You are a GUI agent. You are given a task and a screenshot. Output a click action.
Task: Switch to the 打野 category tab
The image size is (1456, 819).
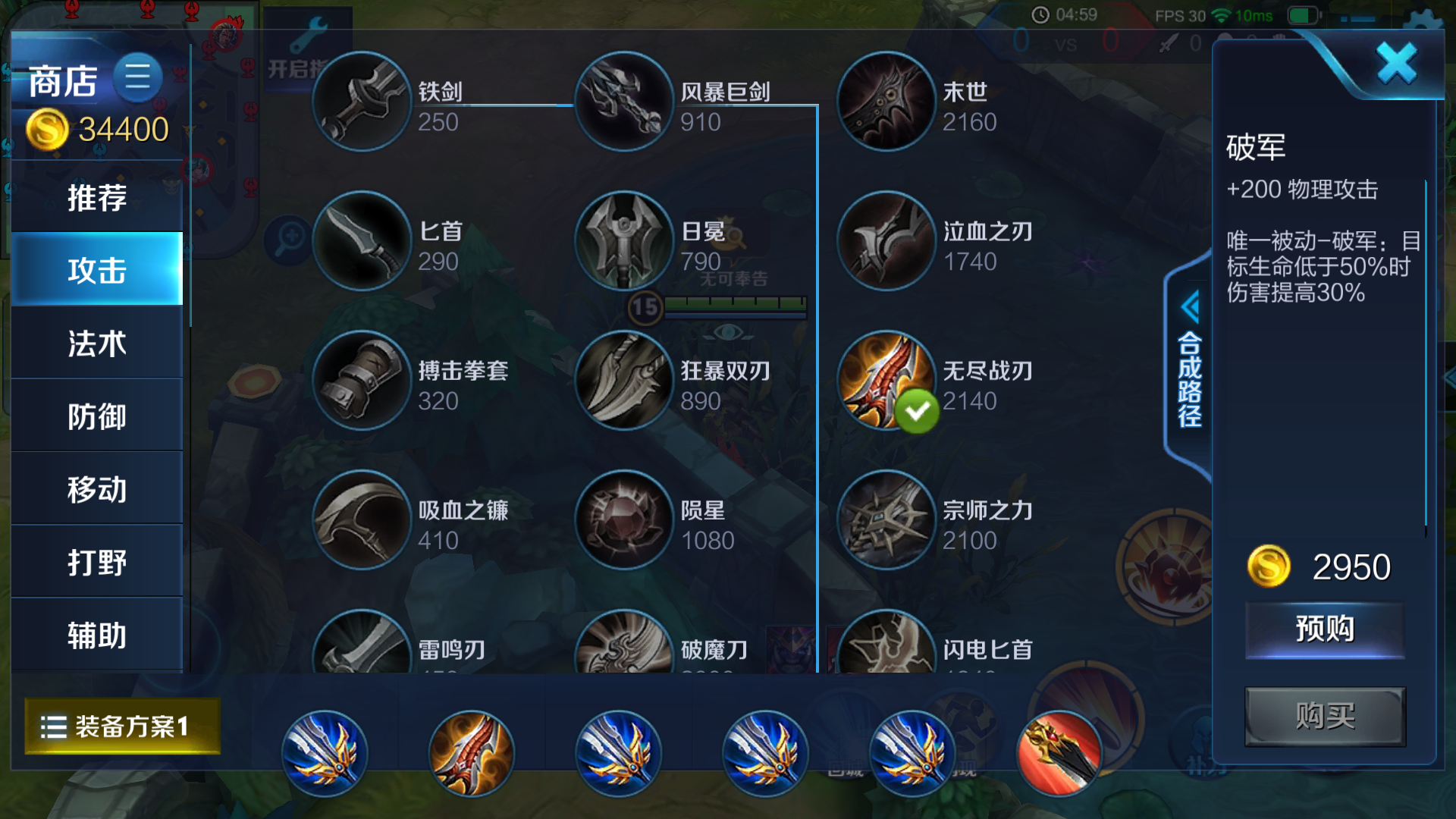[96, 561]
